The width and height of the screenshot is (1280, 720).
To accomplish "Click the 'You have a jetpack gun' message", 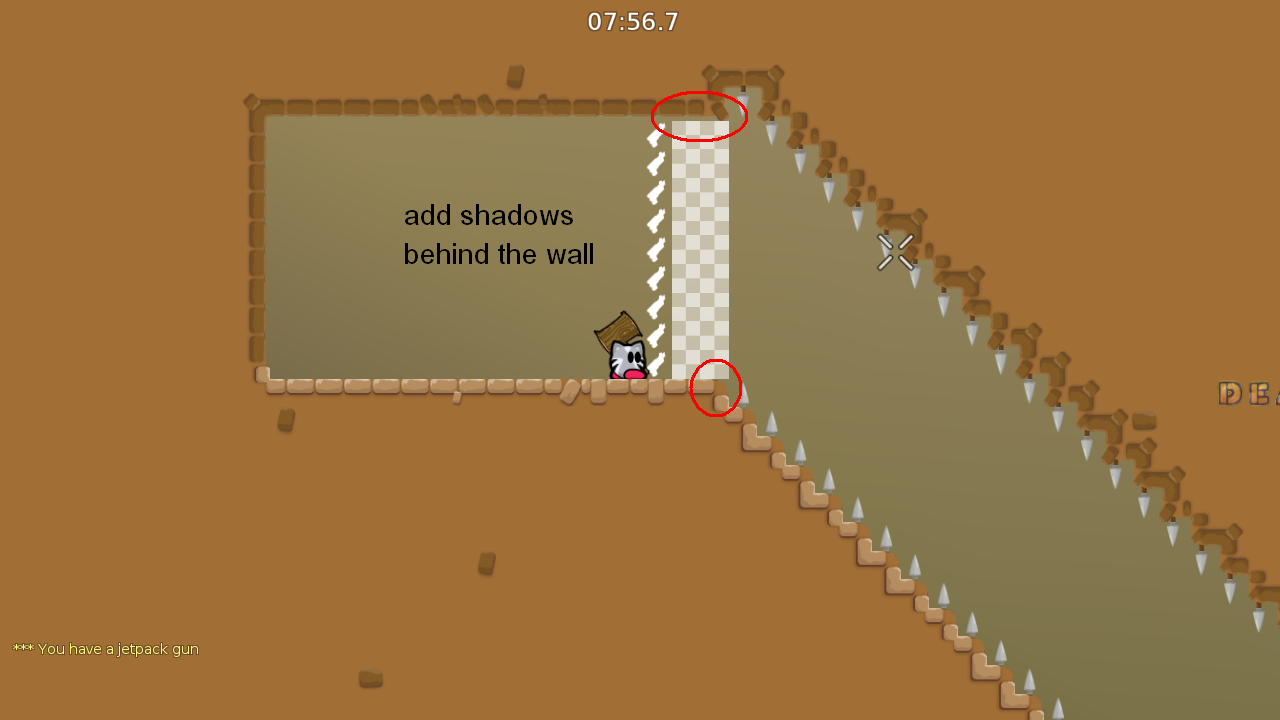I will (x=105, y=649).
